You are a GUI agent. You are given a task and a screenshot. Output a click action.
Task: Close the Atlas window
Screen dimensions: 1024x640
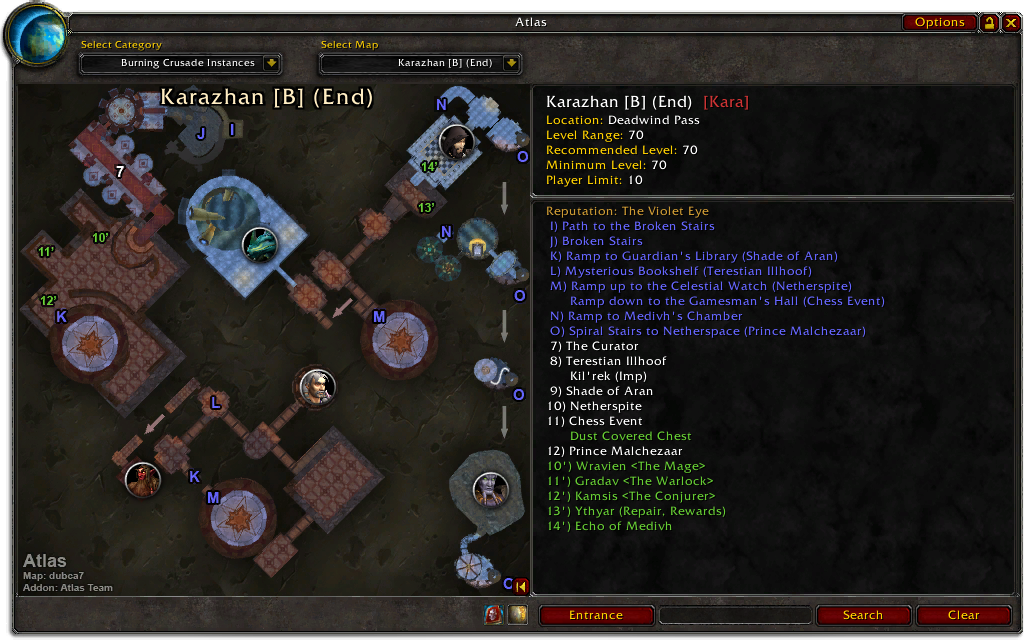[1008, 22]
